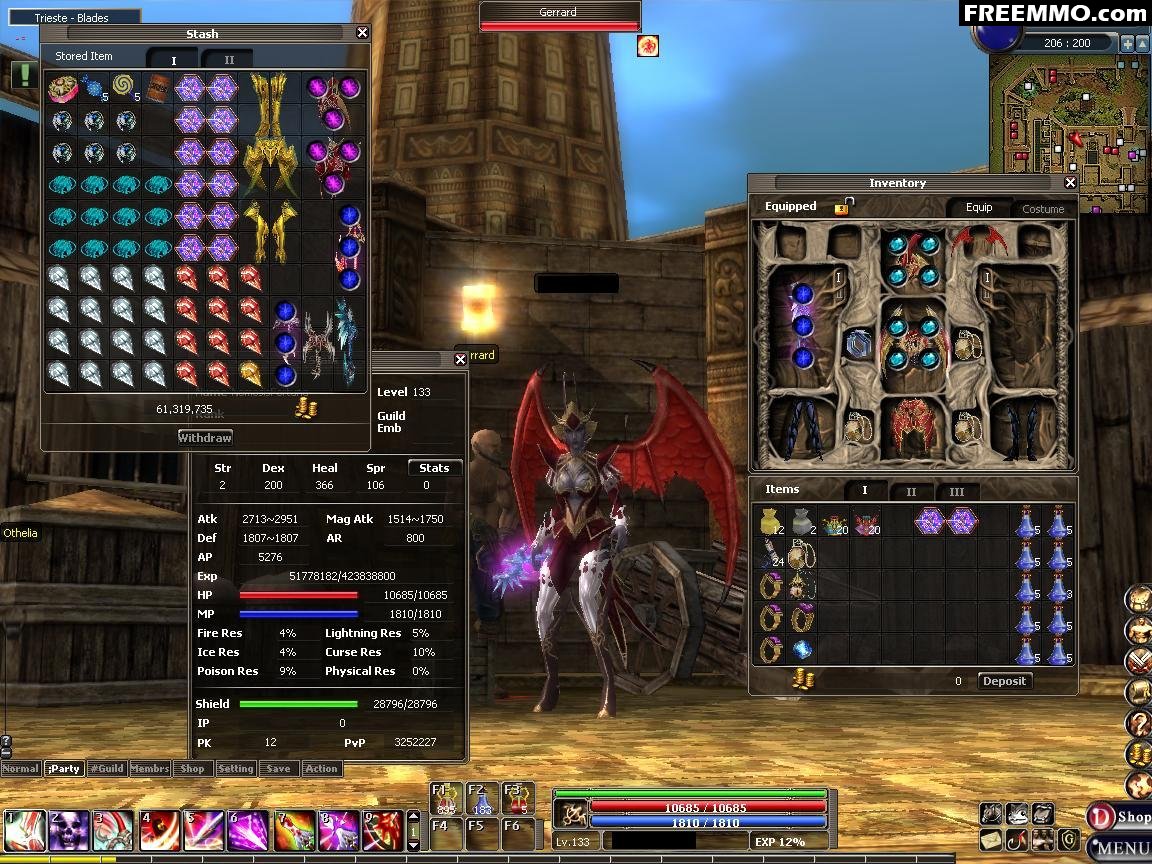Select the #Guild chat tab

coord(106,769)
